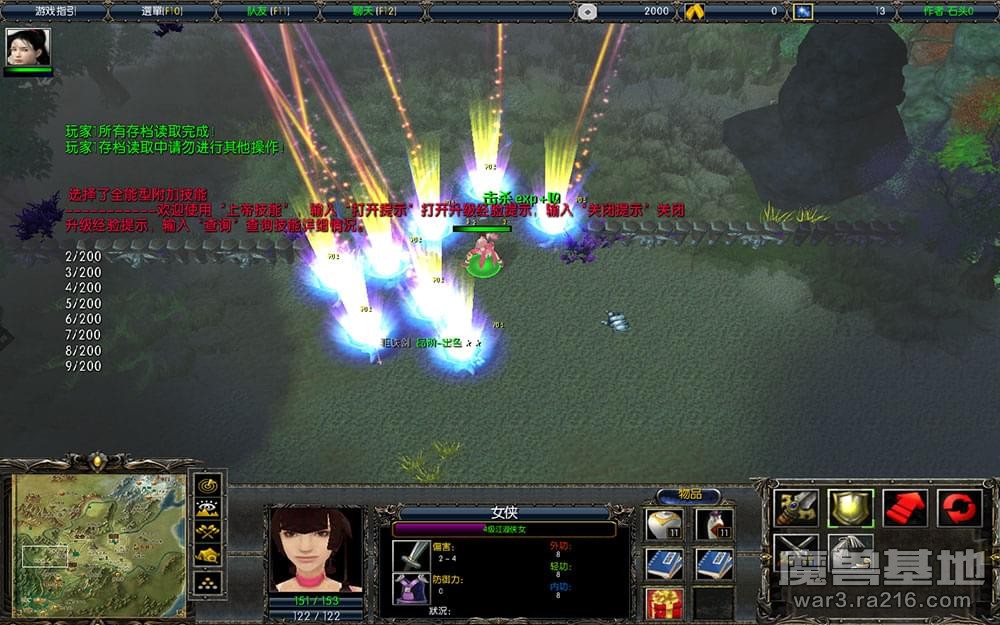Open the 游戏指引 quest log button
The image size is (1000, 625).
[x=56, y=11]
